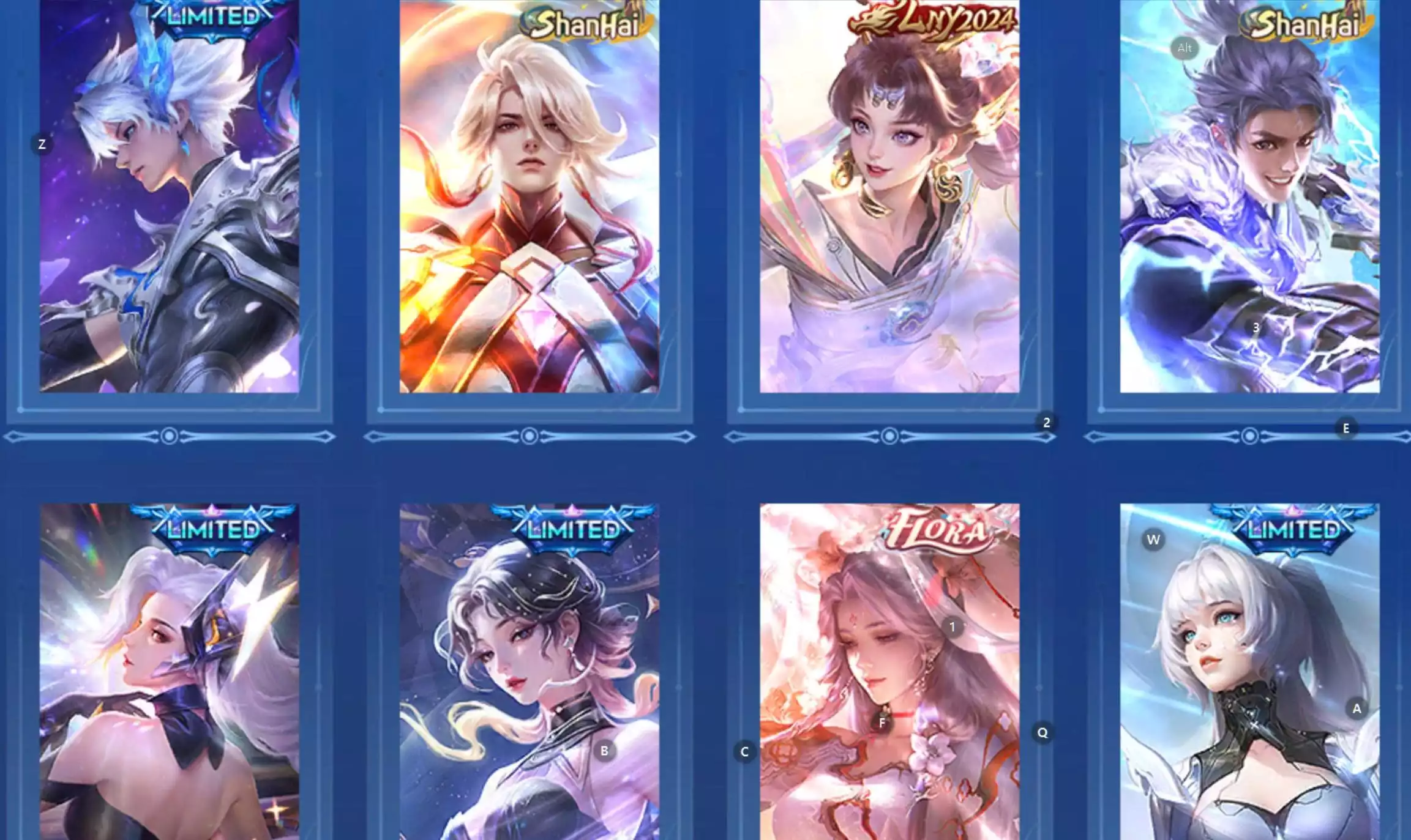Expand the divider beneath the blonde hero card
Viewport: 1411px width, 840px height.
pyautogui.click(x=530, y=436)
